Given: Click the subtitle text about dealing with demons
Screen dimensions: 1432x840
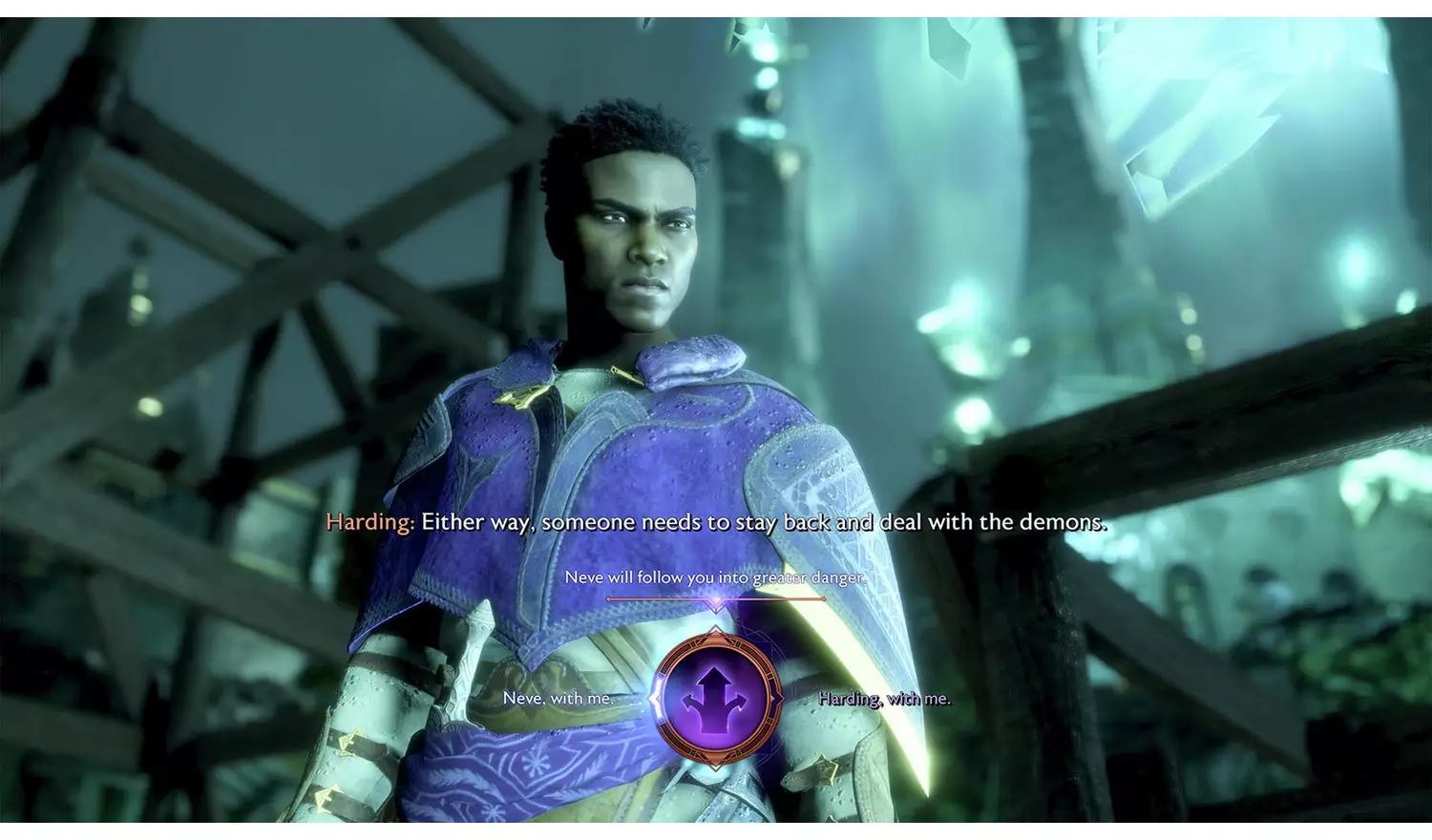Looking at the screenshot, I should pyautogui.click(x=764, y=522).
